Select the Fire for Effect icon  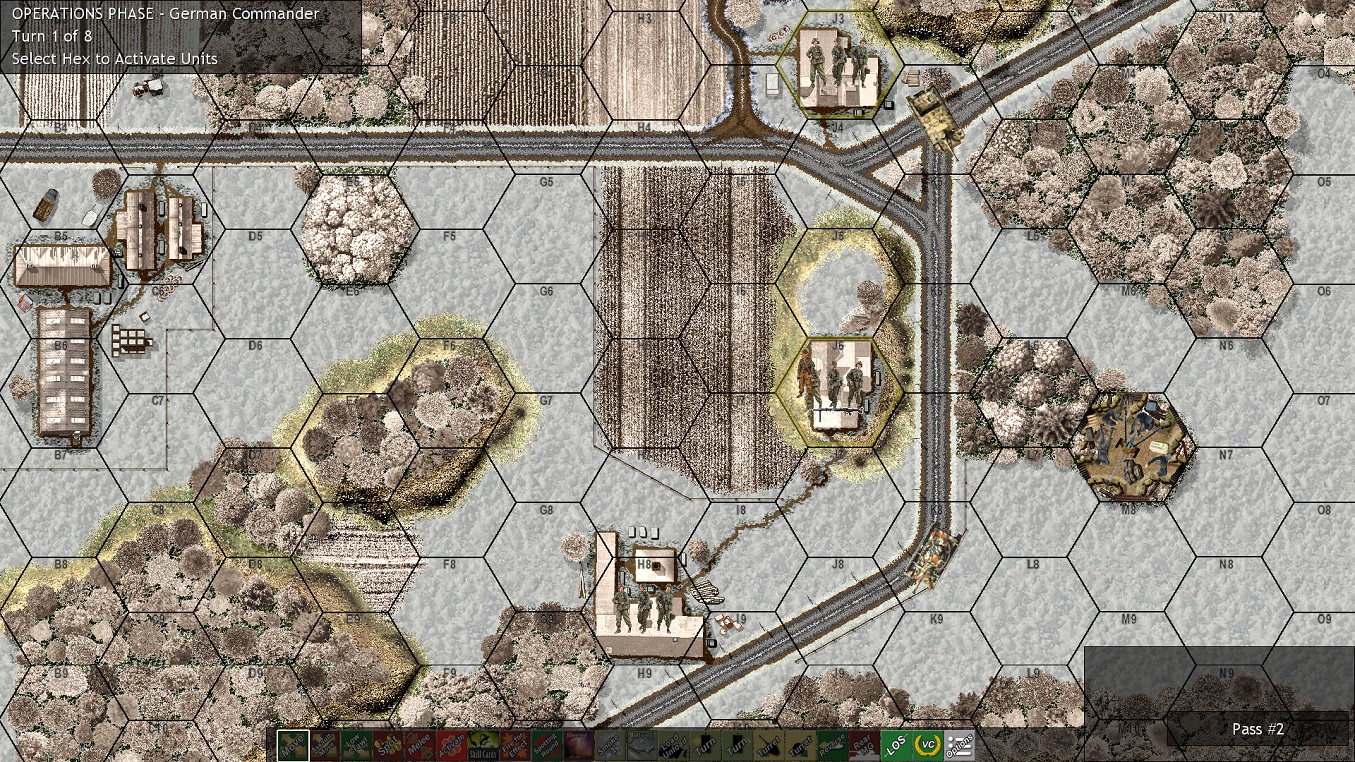[516, 745]
